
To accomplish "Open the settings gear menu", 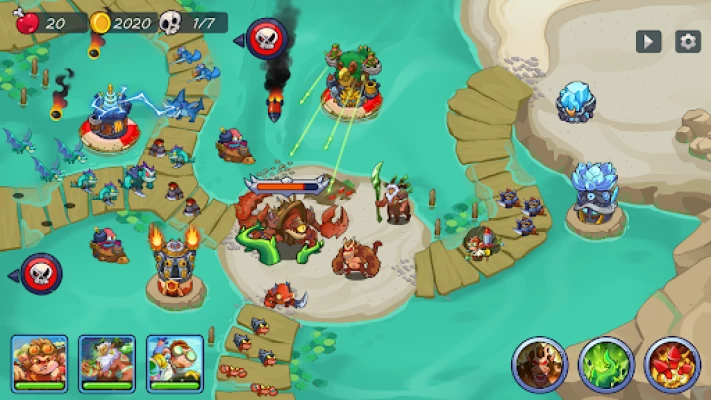I will coord(687,41).
